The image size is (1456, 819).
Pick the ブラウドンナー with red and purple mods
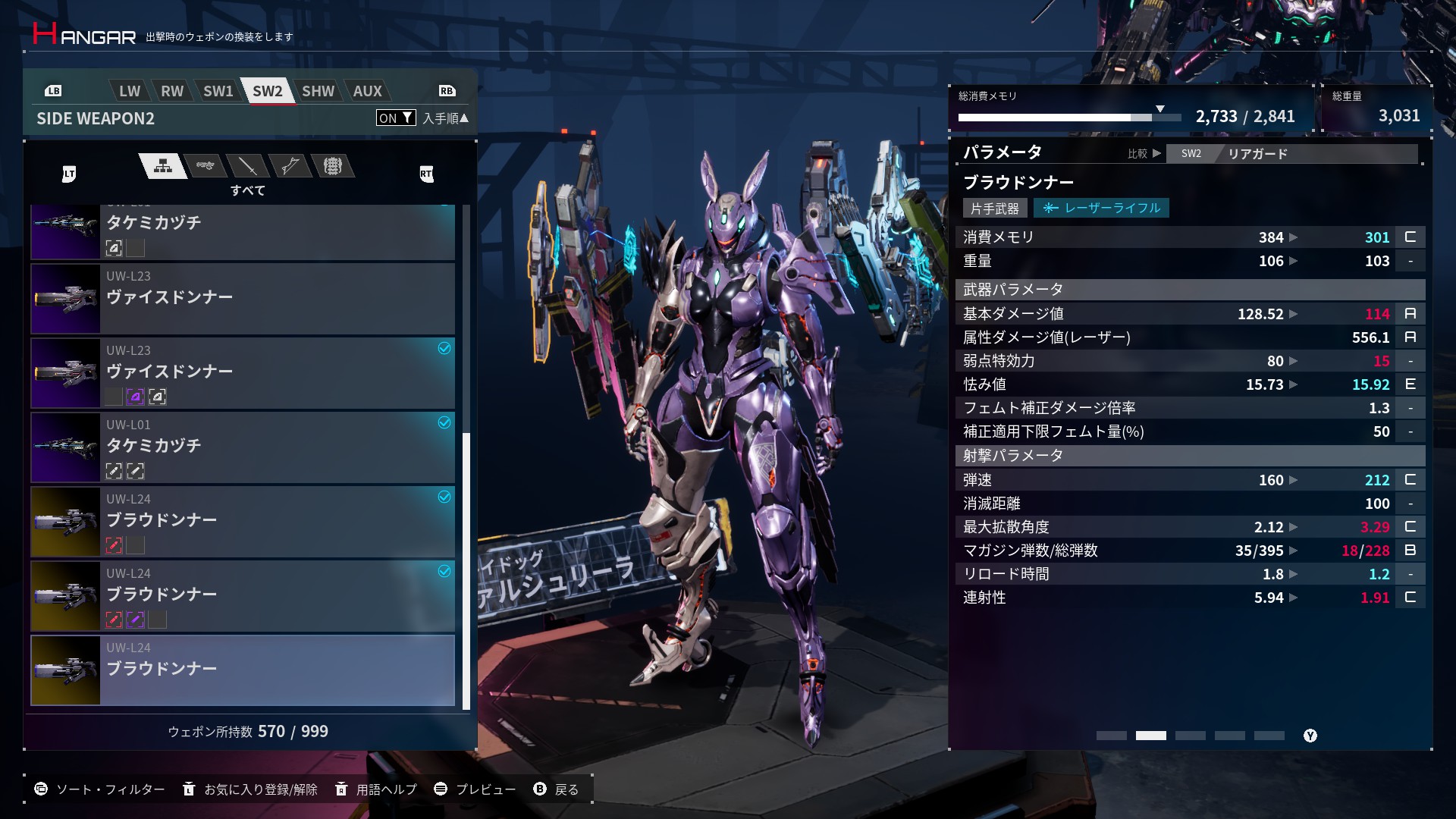coord(243,596)
